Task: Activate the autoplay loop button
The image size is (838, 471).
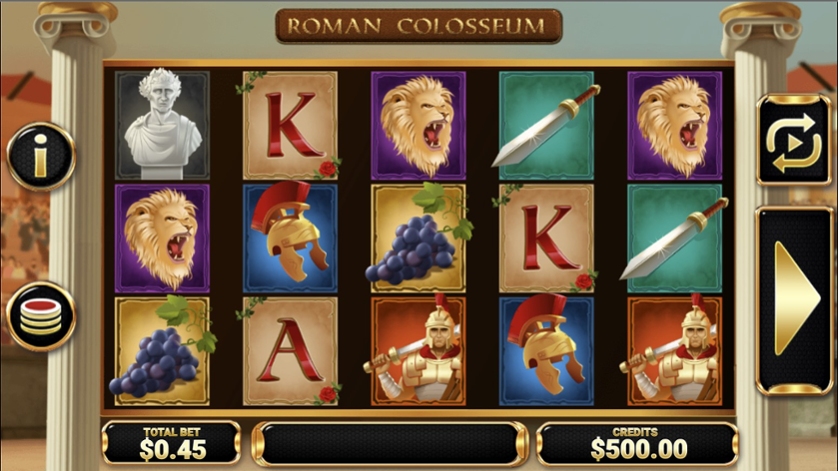Action: 793,142
